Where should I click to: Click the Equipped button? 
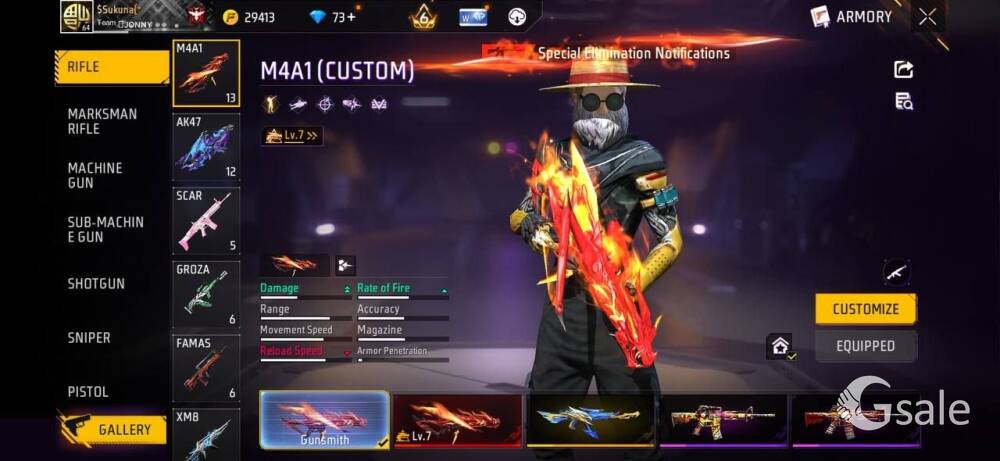click(x=865, y=346)
